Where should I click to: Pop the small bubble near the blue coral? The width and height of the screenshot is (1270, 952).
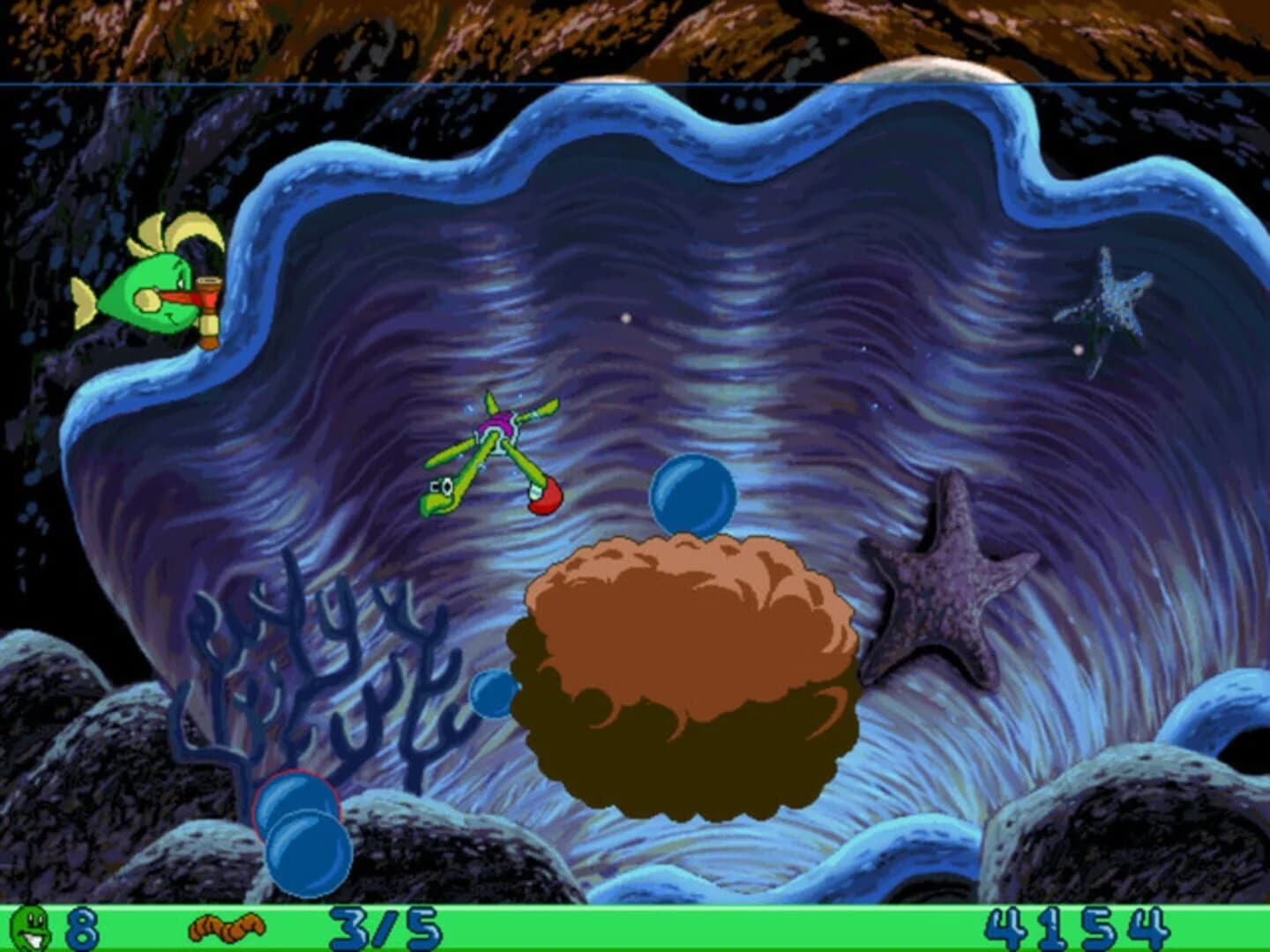coord(491,695)
